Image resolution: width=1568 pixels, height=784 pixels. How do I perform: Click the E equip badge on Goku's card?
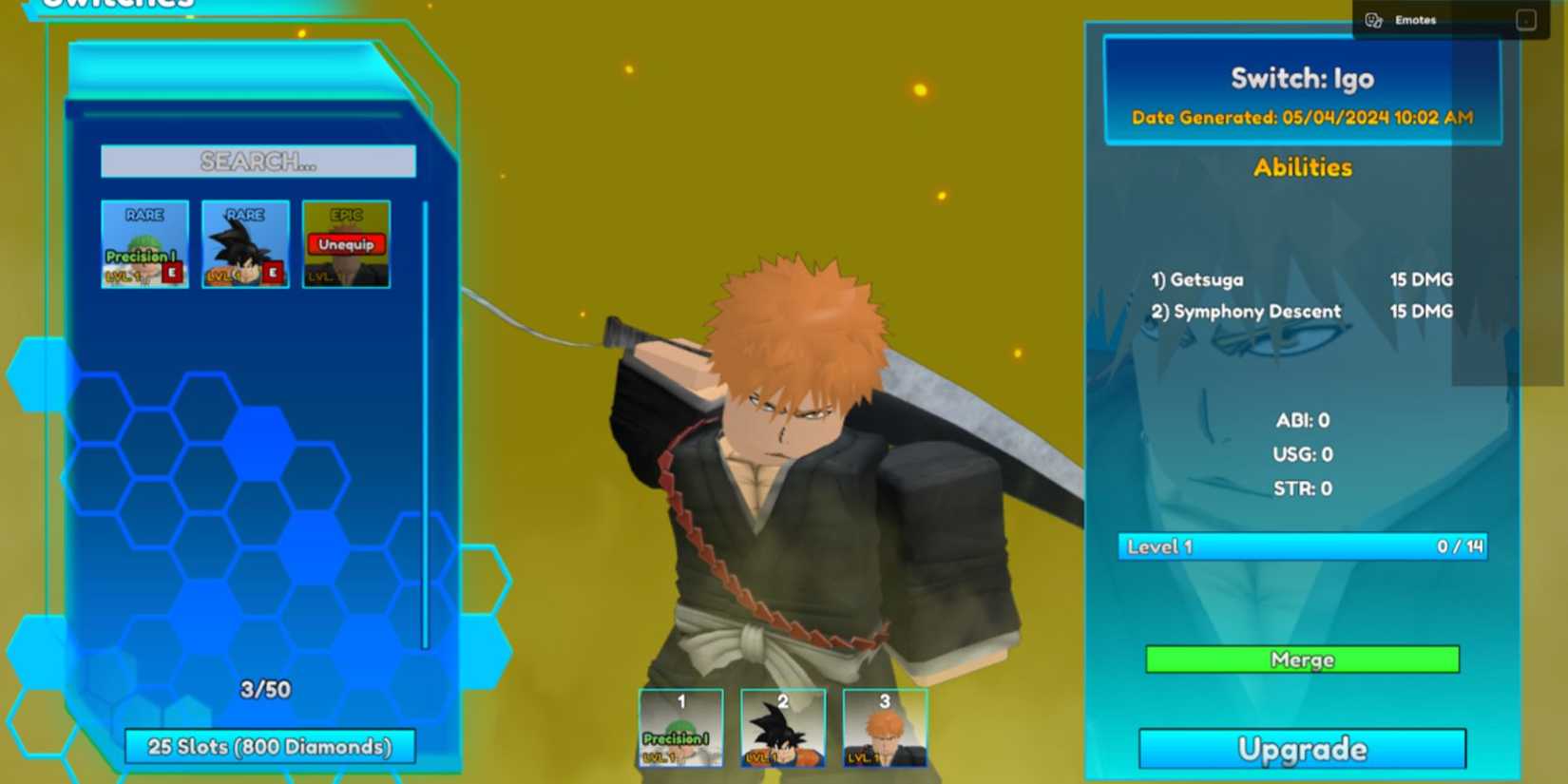pos(274,273)
